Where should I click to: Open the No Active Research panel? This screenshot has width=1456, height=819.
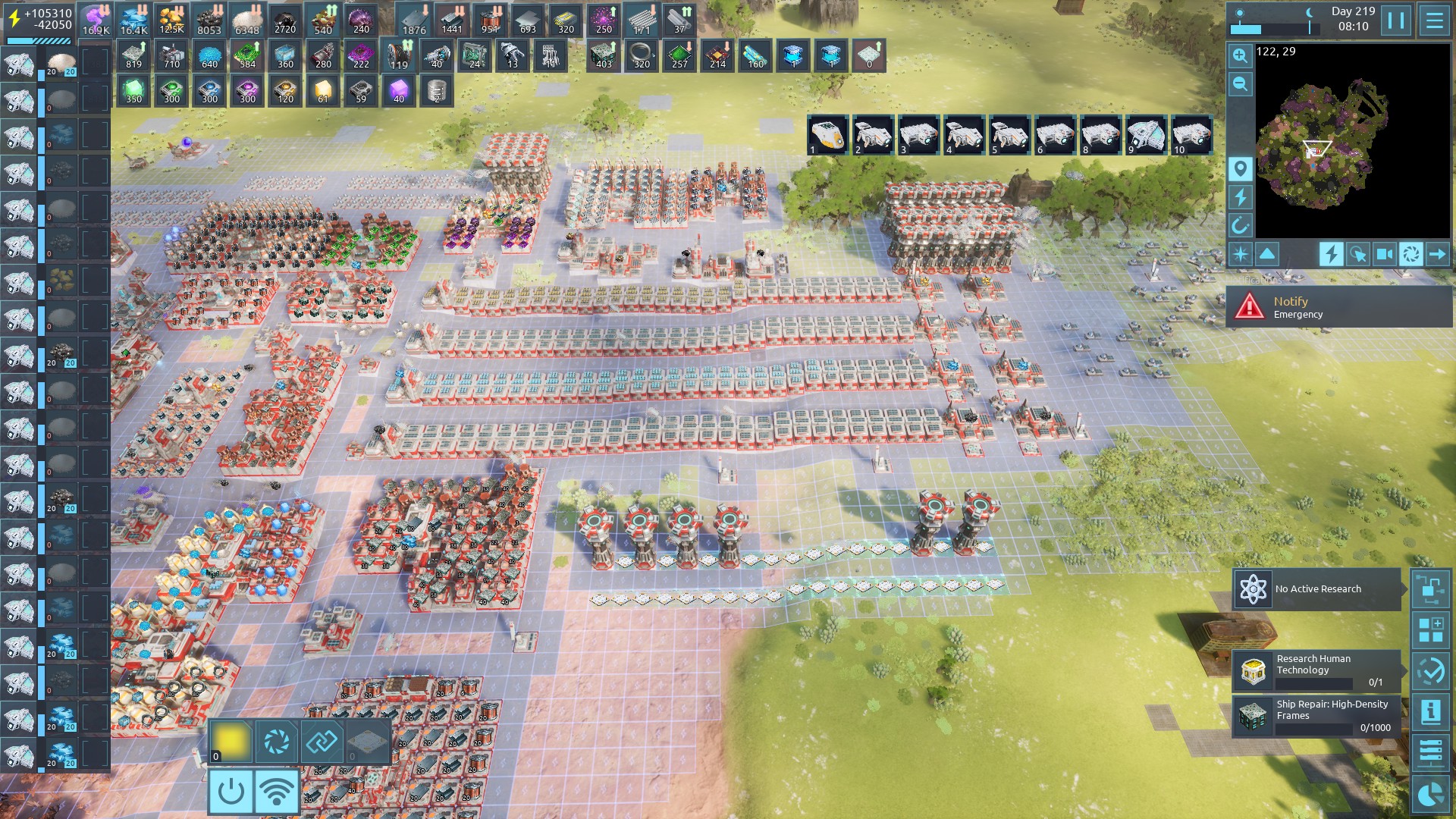coord(1316,589)
